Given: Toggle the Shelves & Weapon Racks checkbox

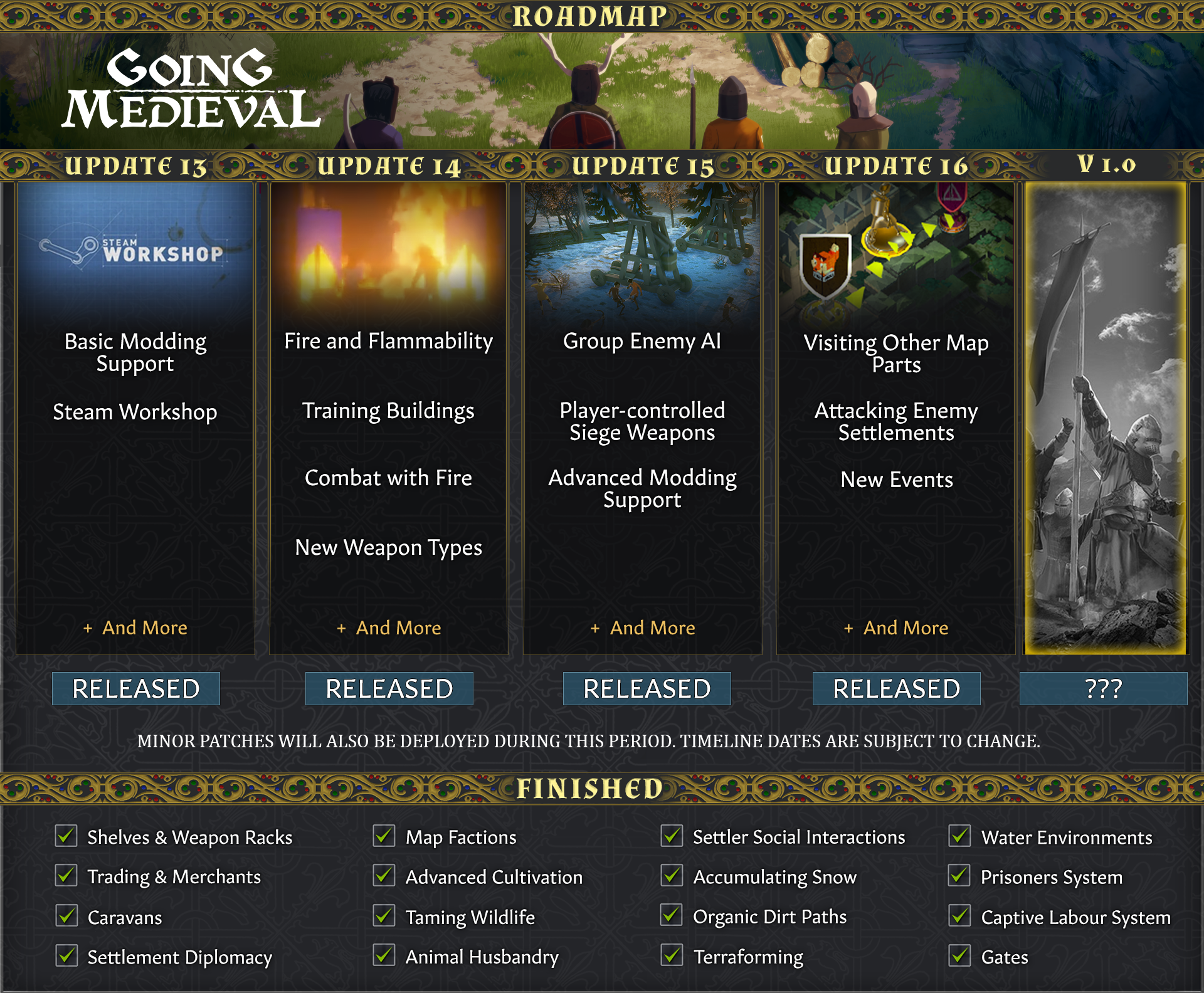Looking at the screenshot, I should tap(66, 836).
